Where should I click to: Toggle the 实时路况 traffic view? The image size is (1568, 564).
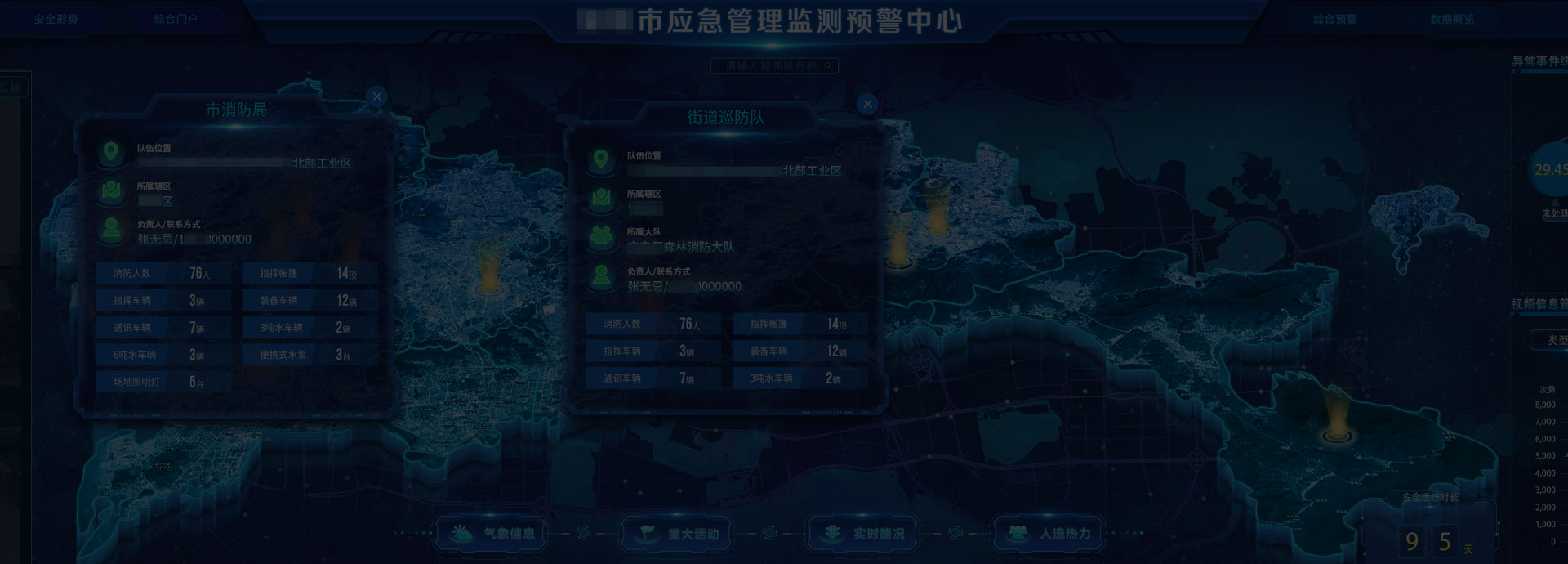[863, 534]
